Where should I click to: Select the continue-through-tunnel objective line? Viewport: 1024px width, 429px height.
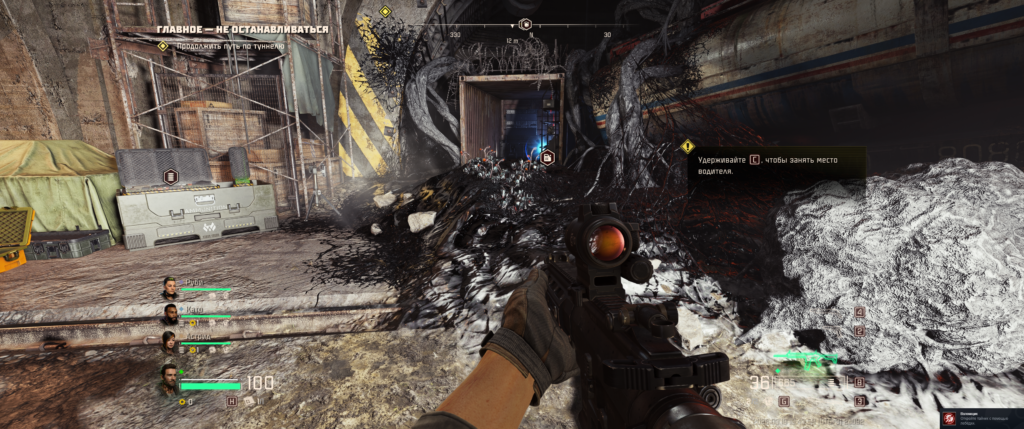coord(230,46)
